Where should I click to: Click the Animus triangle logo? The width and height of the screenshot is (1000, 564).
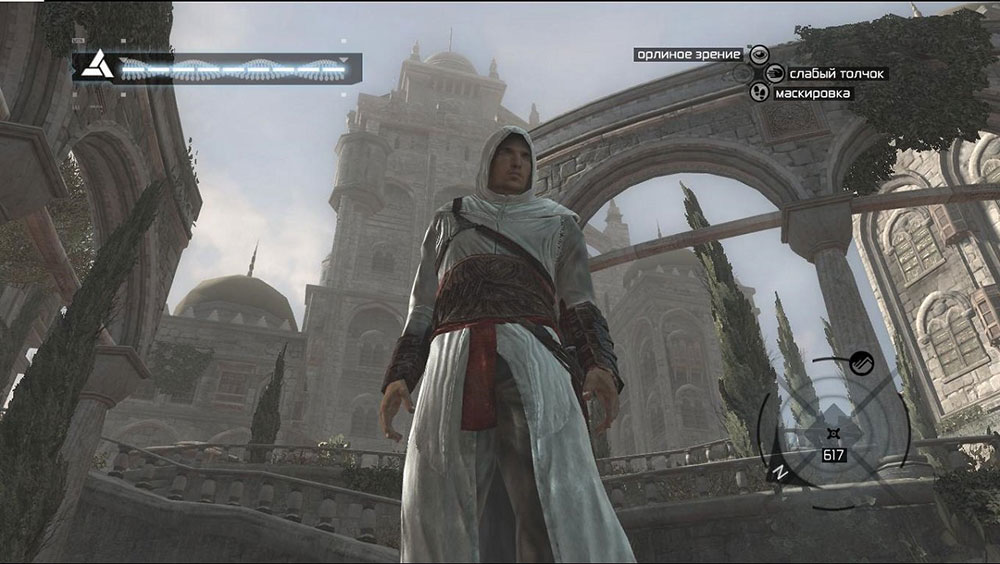tap(96, 68)
